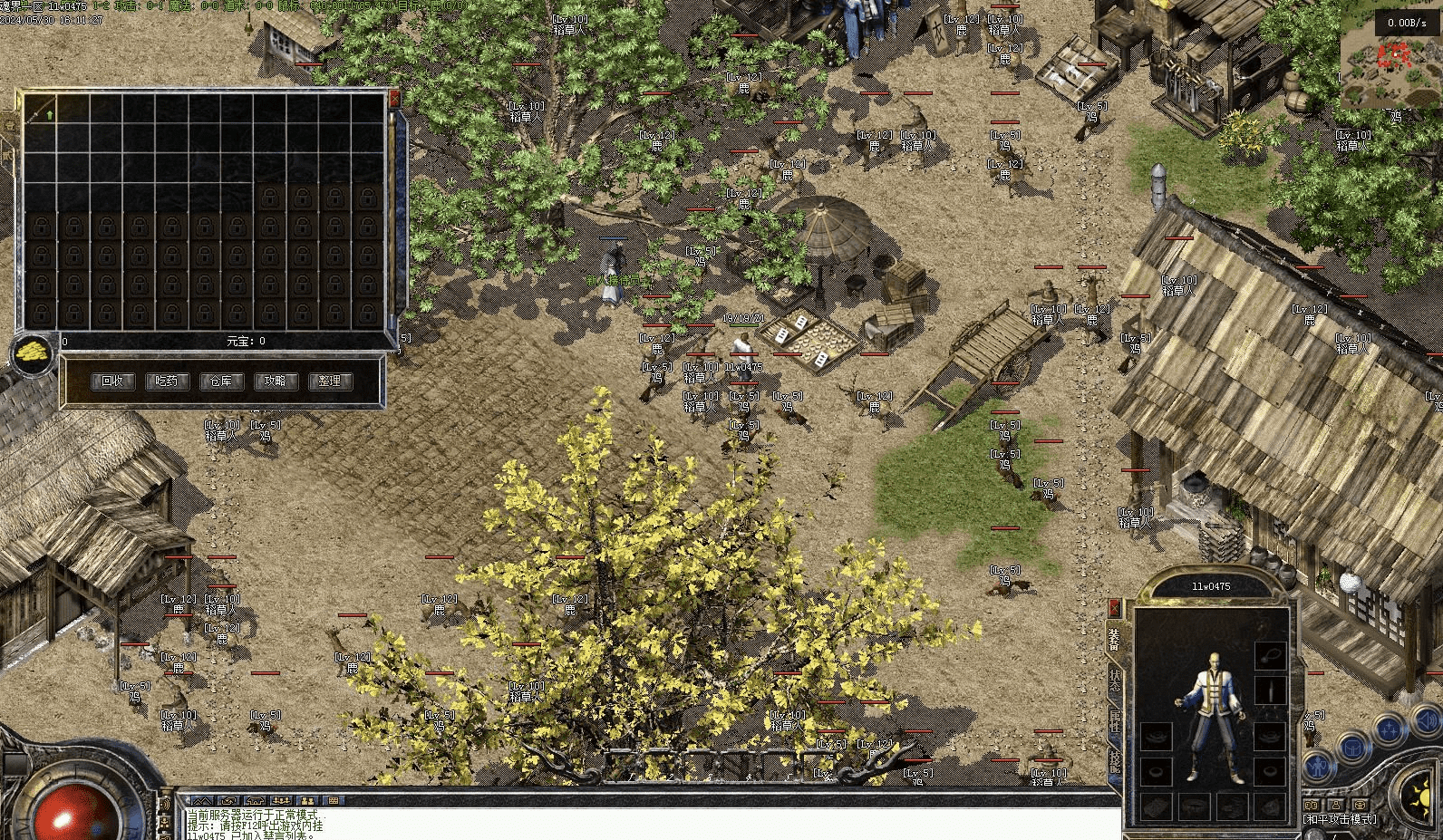Select the item in the first bag slot
The image size is (1443, 840).
pos(42,111)
